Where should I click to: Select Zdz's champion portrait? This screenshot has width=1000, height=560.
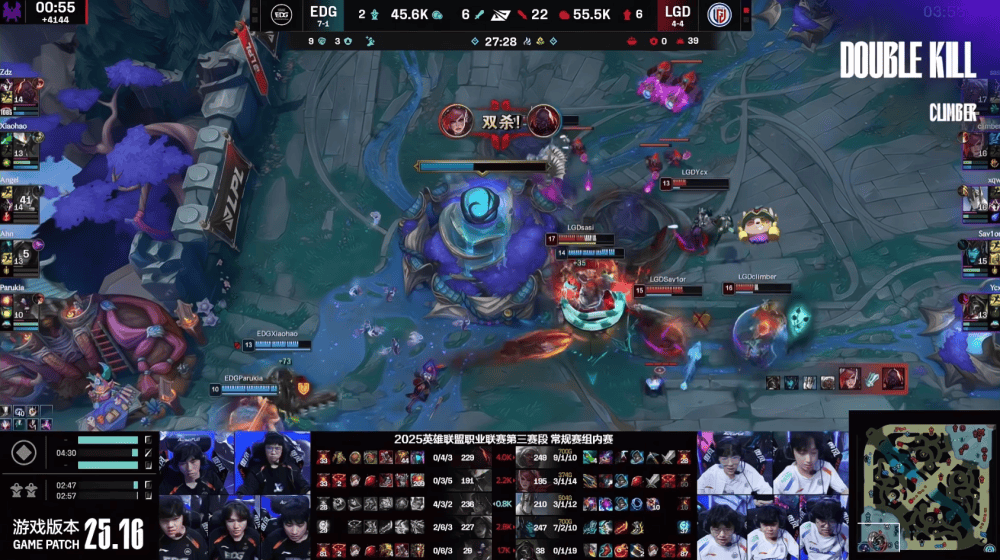(11, 93)
